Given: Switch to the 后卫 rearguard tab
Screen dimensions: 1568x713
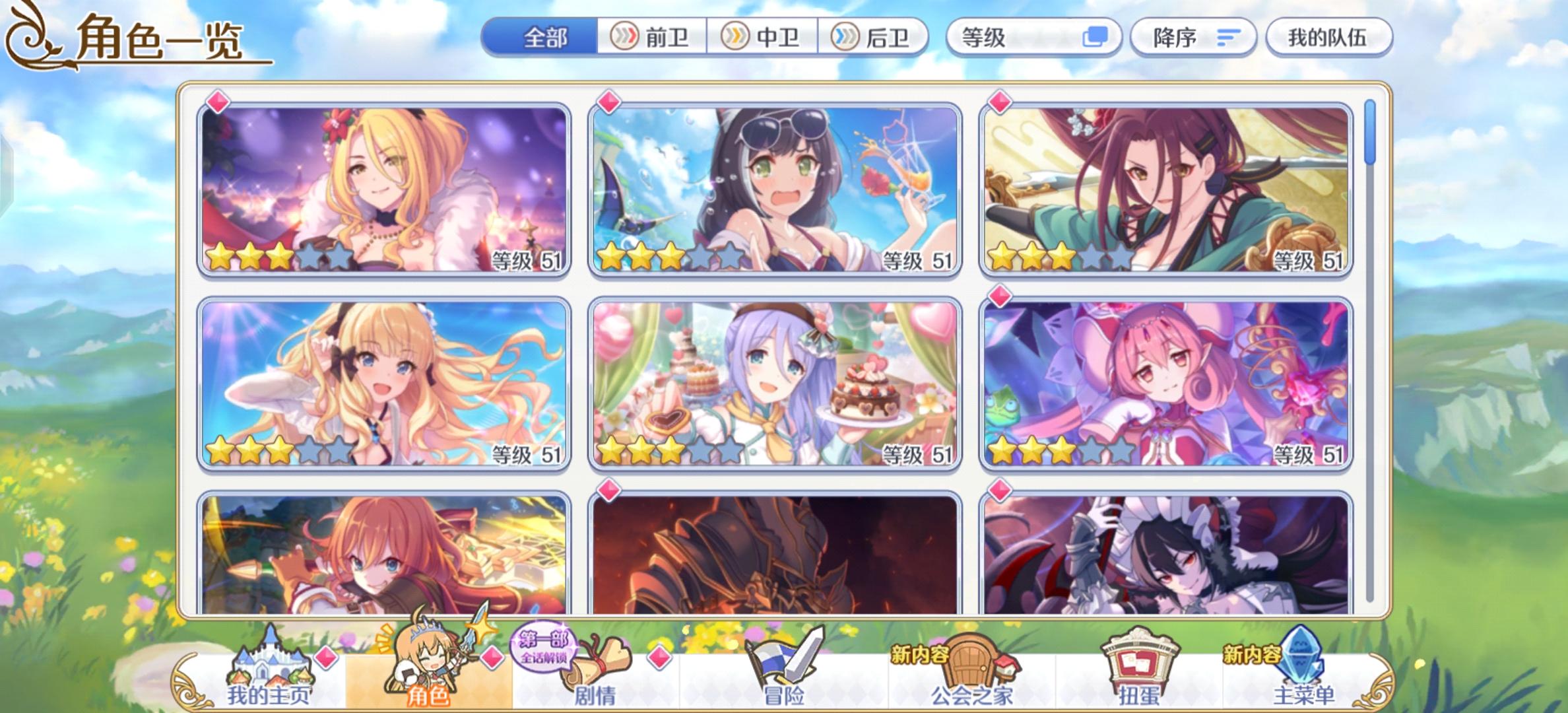Looking at the screenshot, I should click(x=878, y=38).
